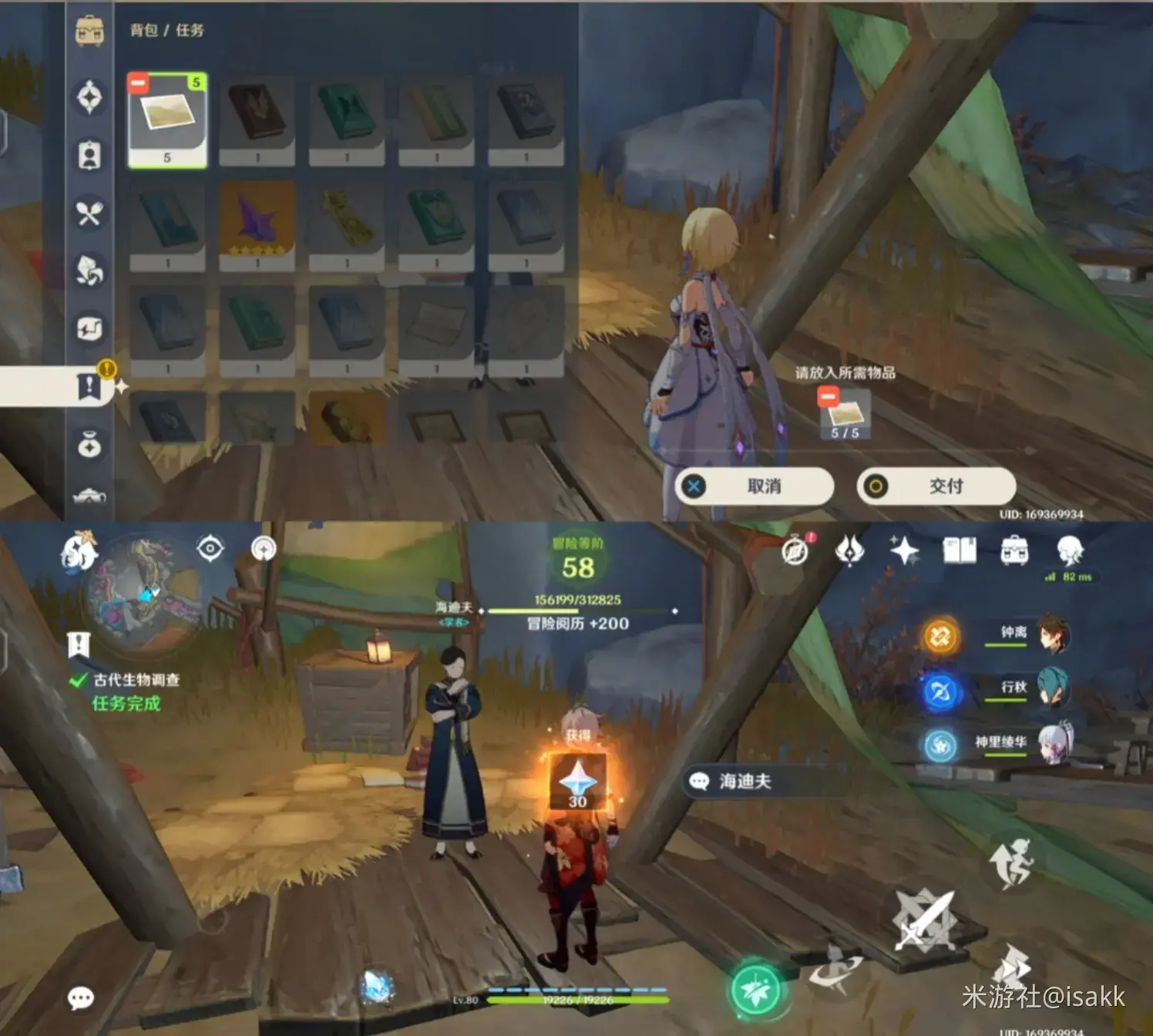Viewport: 1153px width, 1036px height.
Task: Switch to the teapot furnishings tab
Action: click(x=89, y=497)
